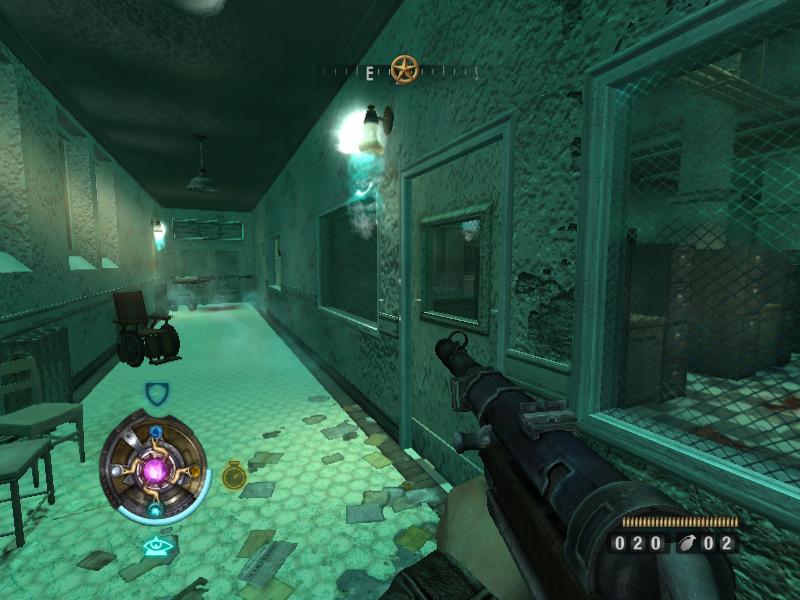Activate the gold stopwatch slow-time icon

pos(234,475)
